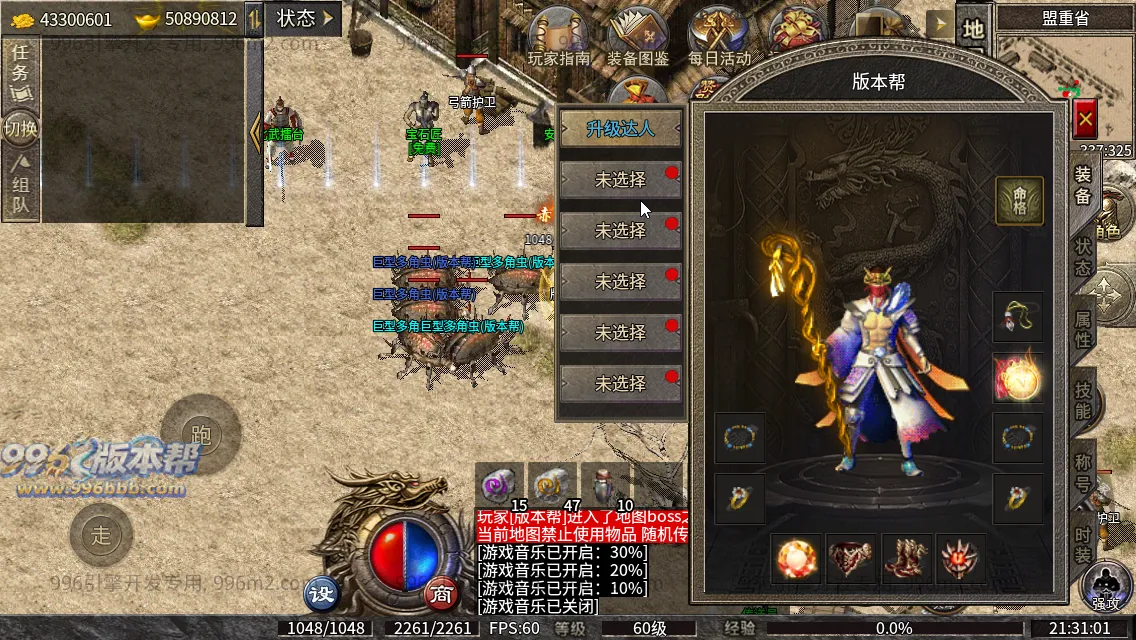Screen dimensions: 1136x640
Task: Click the round 切换 switch button
Action: (x=20, y=128)
